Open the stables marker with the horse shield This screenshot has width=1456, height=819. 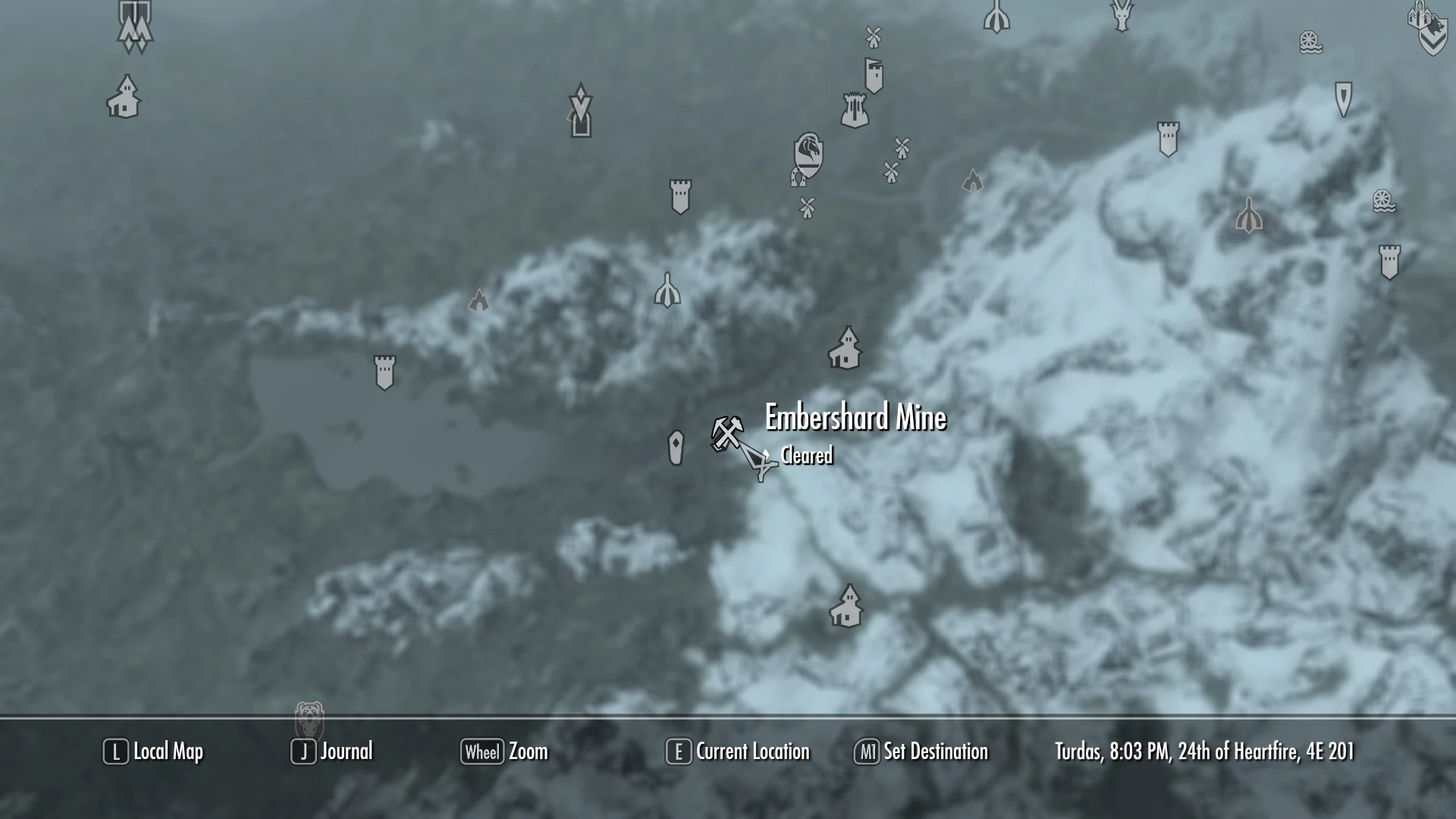click(x=807, y=161)
